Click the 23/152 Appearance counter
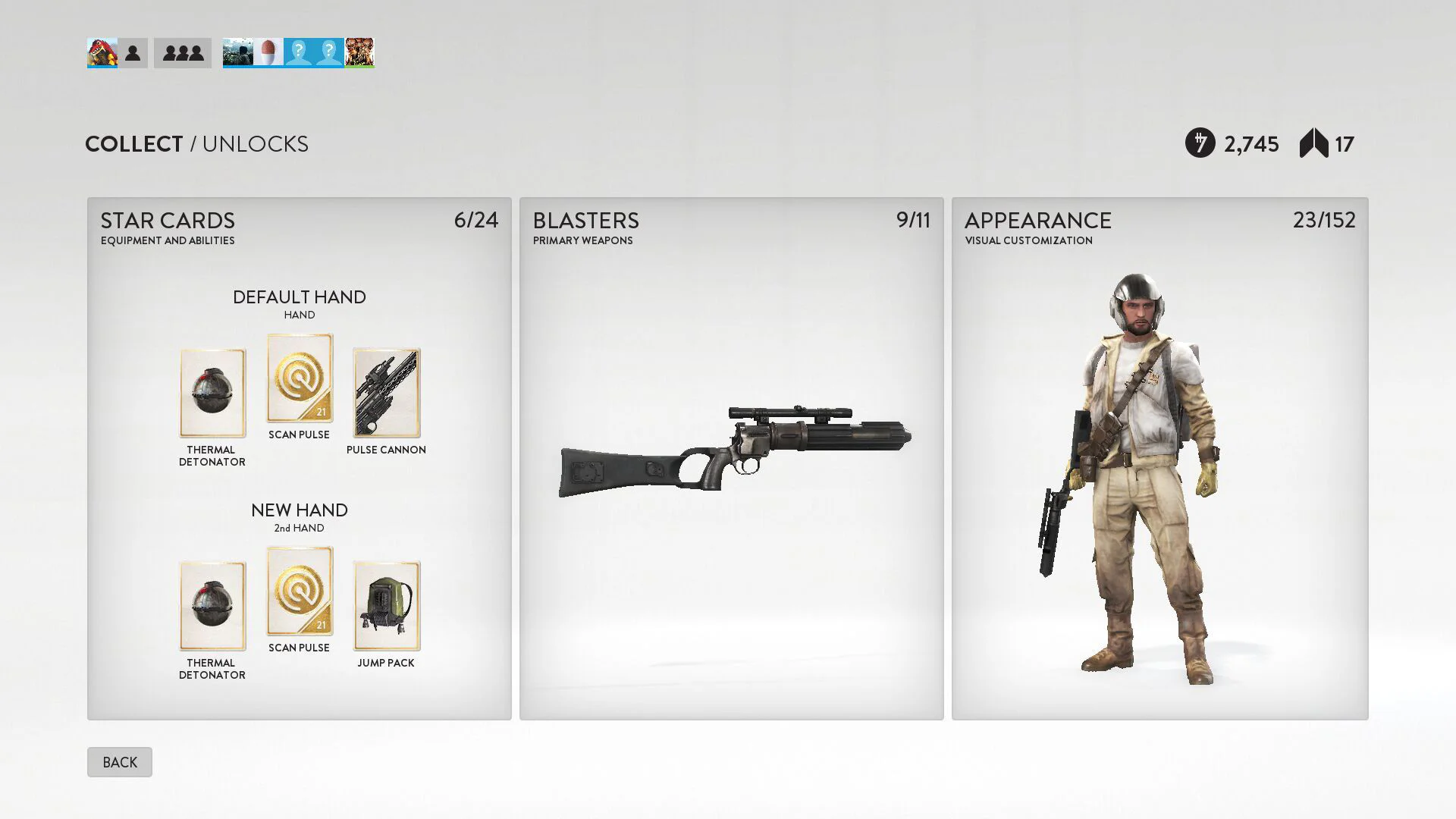This screenshot has height=819, width=1456. [x=1325, y=221]
